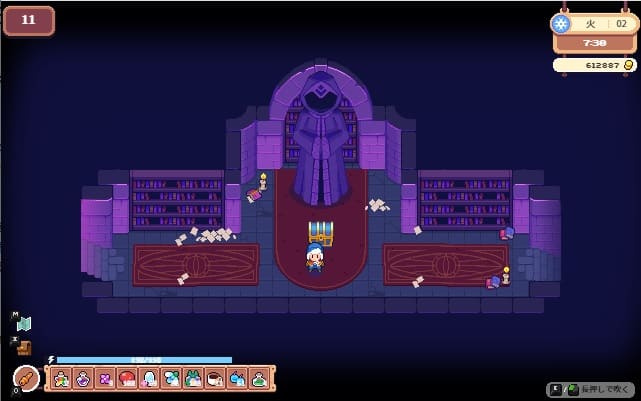
Task: Select the equipped orange tool slot
Action: pos(26,378)
